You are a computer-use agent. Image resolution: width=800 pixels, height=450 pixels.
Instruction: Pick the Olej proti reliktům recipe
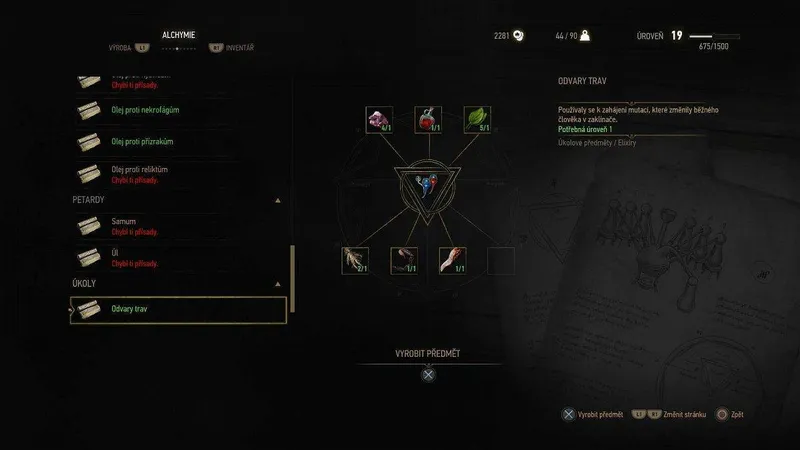[178, 174]
